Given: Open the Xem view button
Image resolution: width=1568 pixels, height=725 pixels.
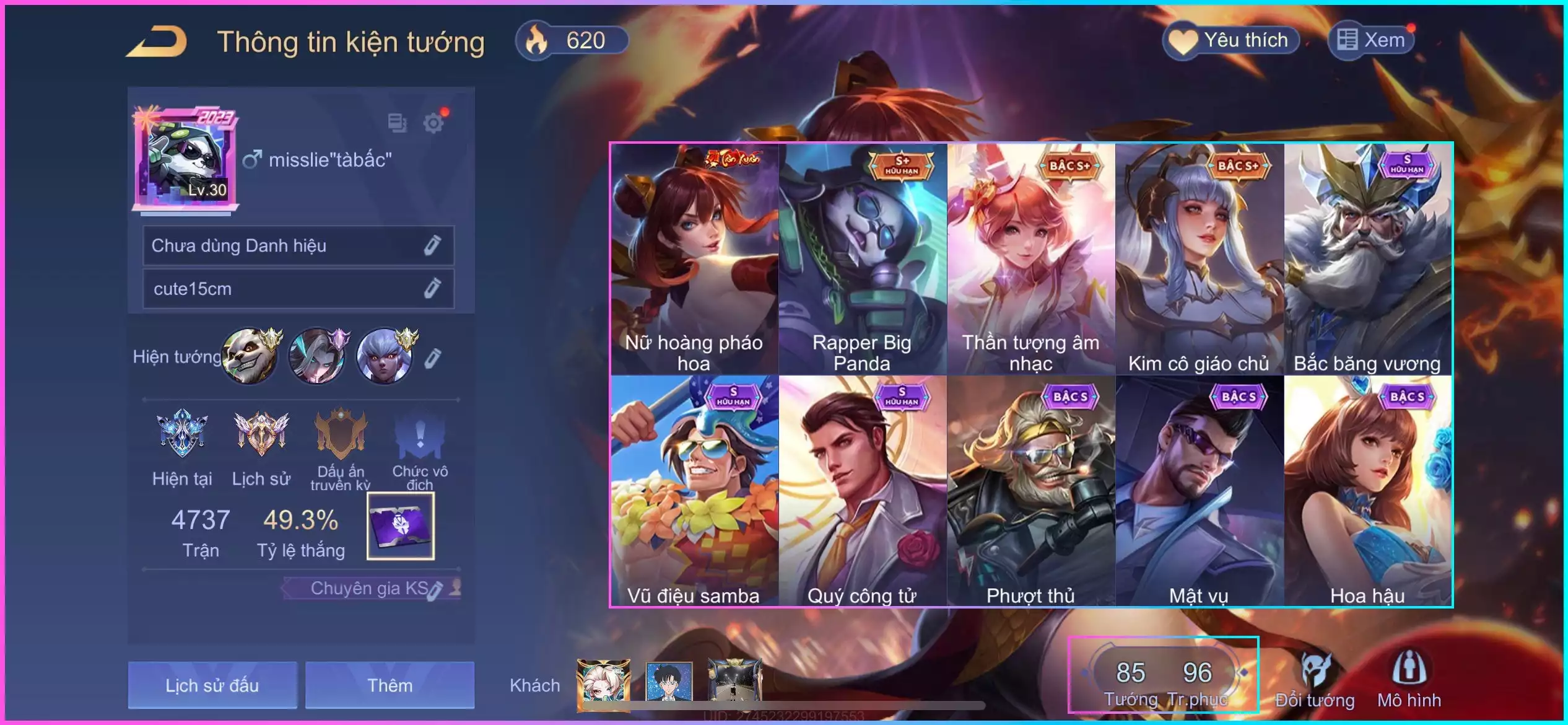Looking at the screenshot, I should click(1371, 41).
